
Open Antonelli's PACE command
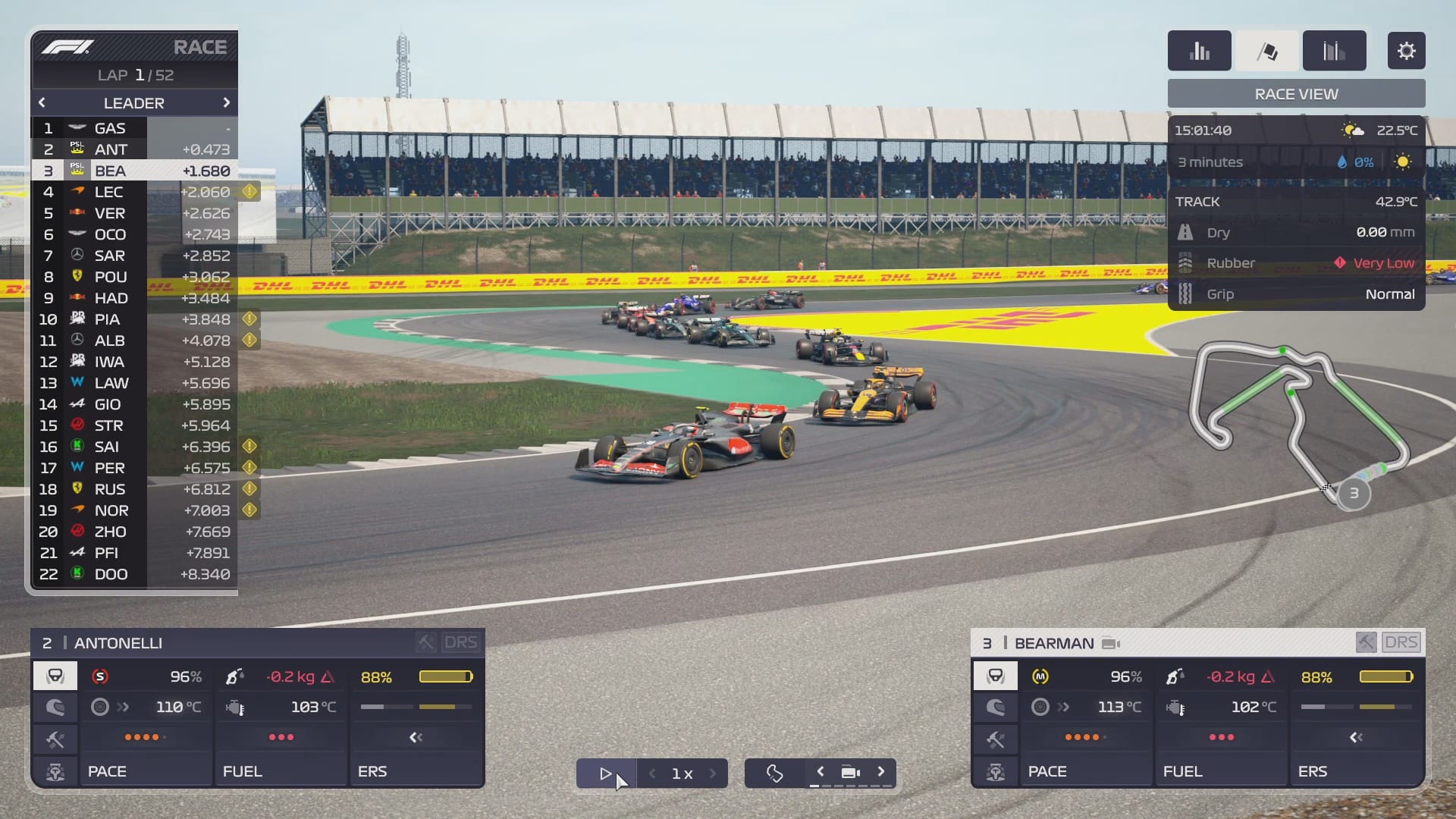(146, 771)
